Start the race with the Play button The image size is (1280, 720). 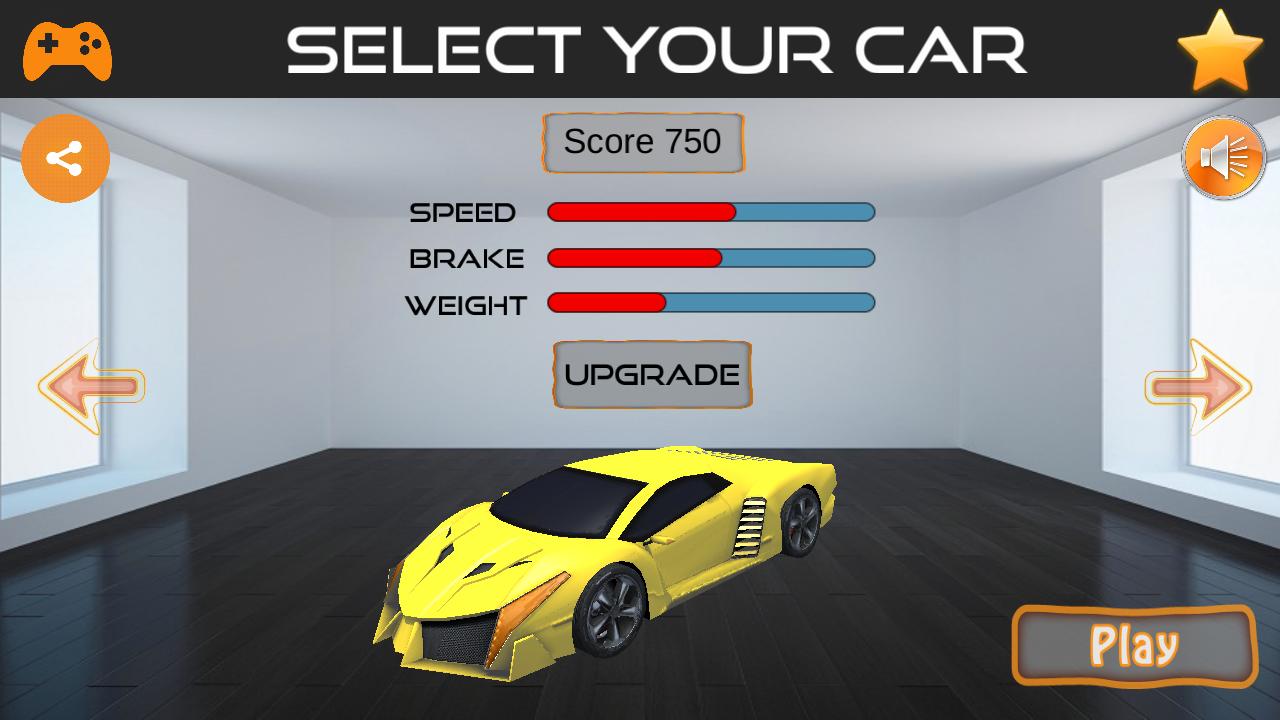1134,646
